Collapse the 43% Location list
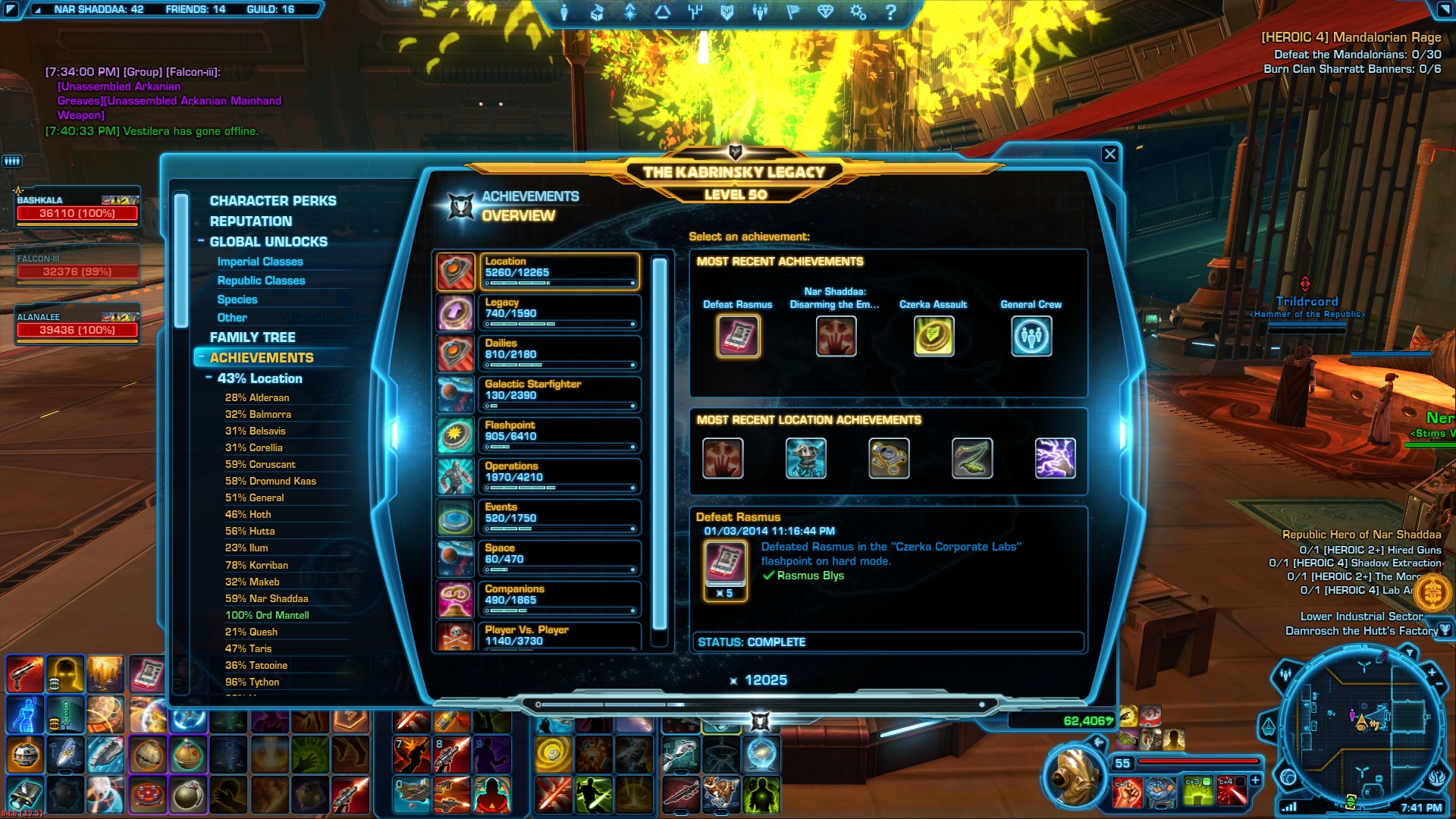The width and height of the screenshot is (1456, 819). [x=209, y=378]
